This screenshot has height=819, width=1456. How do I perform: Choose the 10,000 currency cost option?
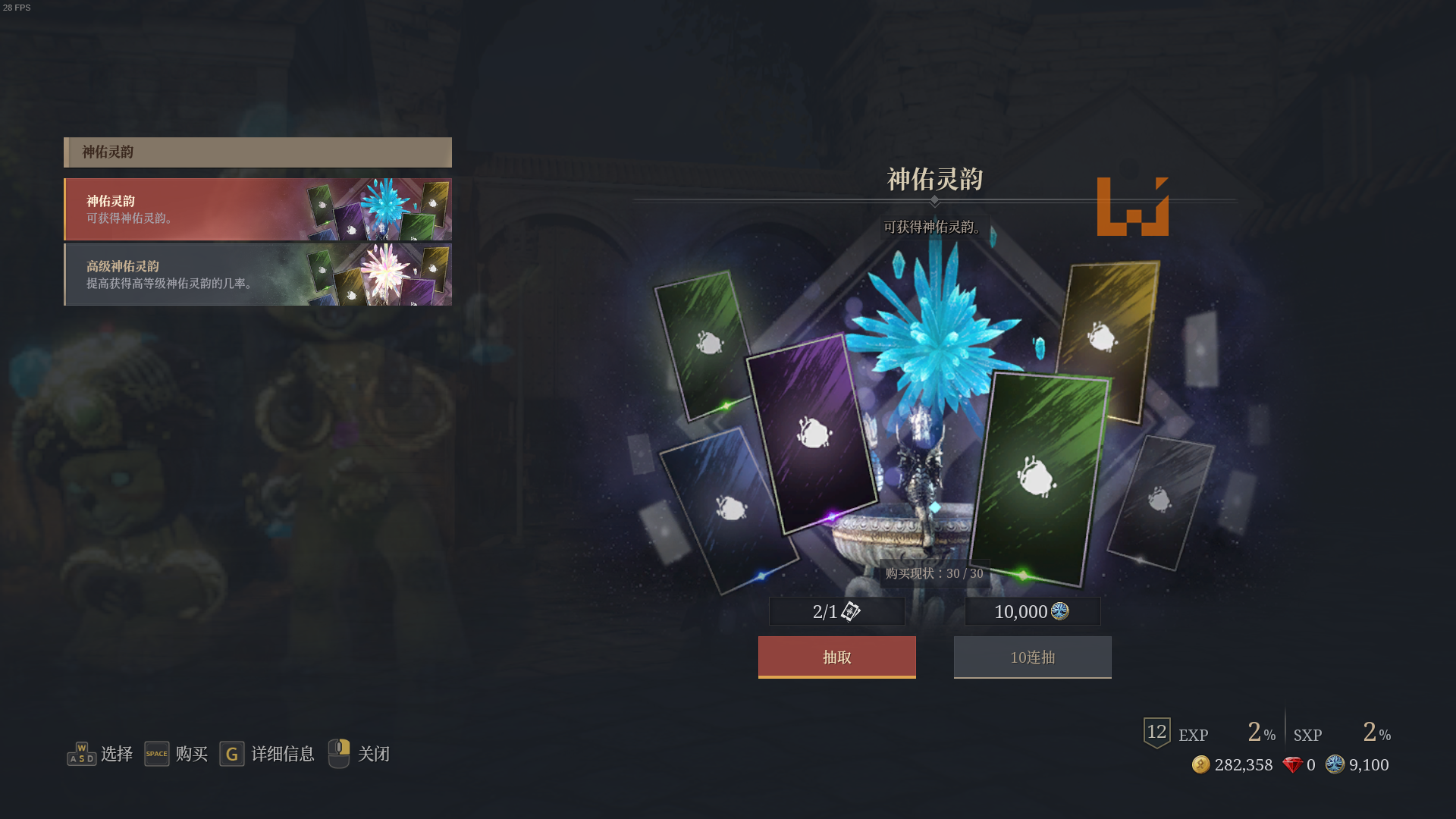1031,611
